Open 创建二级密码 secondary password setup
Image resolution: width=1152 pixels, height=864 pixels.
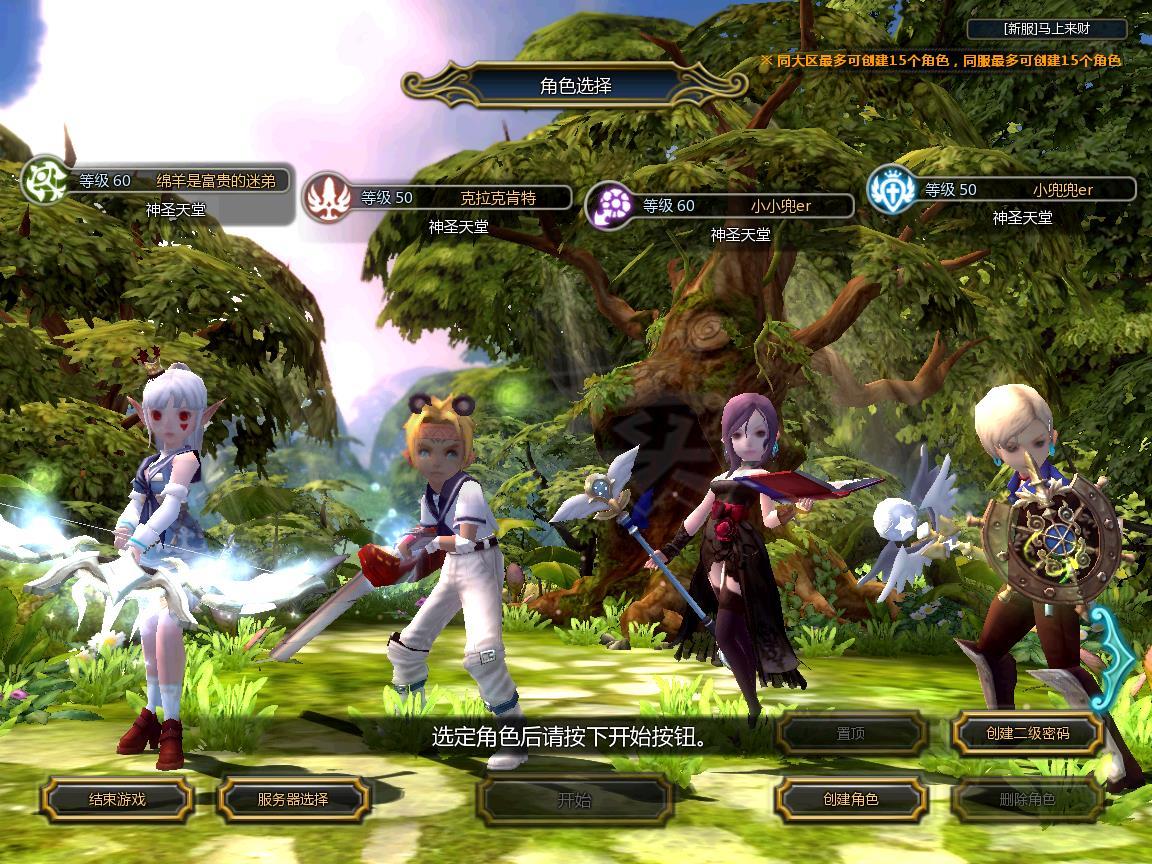(1027, 733)
